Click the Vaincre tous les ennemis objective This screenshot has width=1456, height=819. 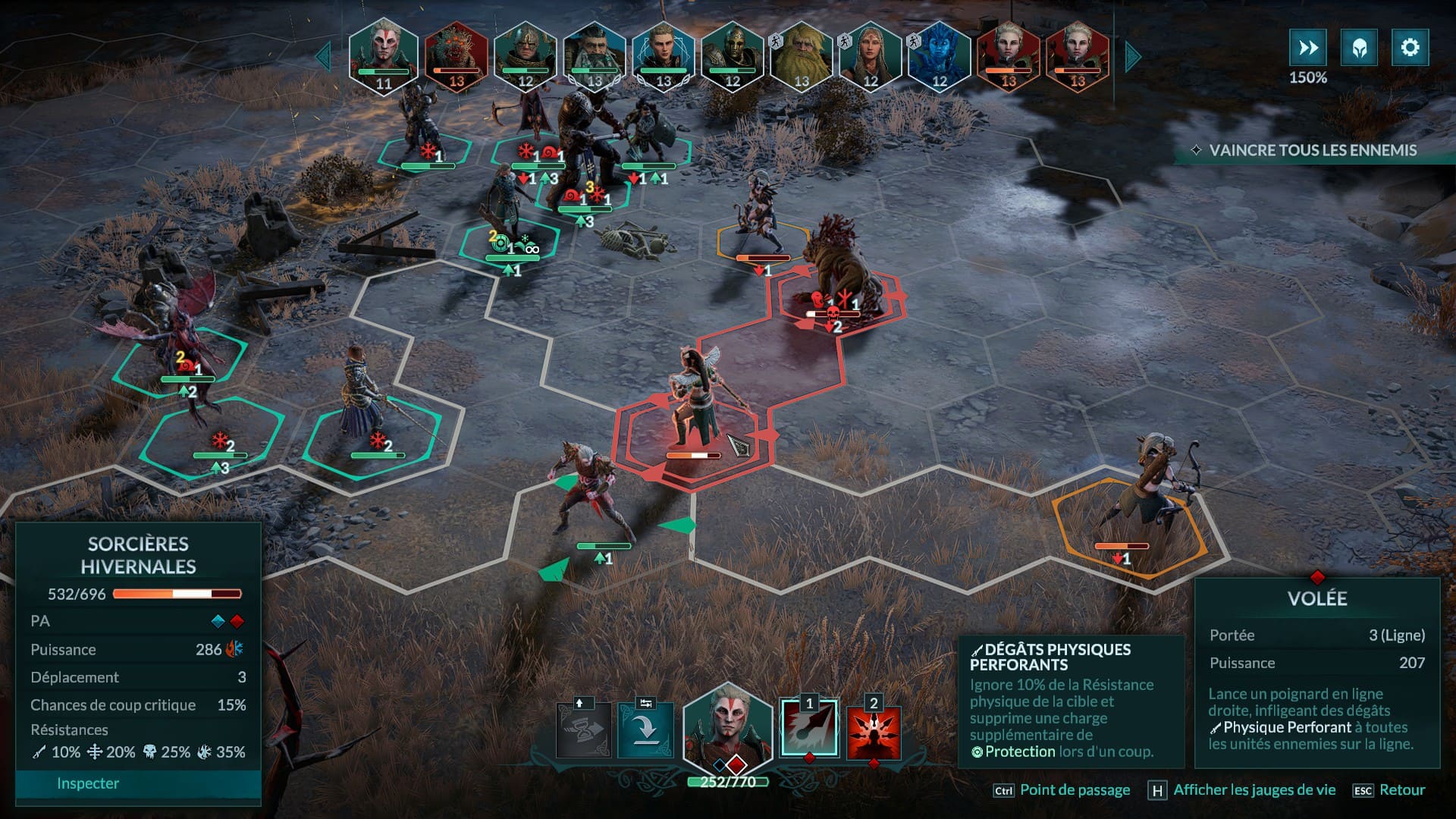click(1312, 150)
